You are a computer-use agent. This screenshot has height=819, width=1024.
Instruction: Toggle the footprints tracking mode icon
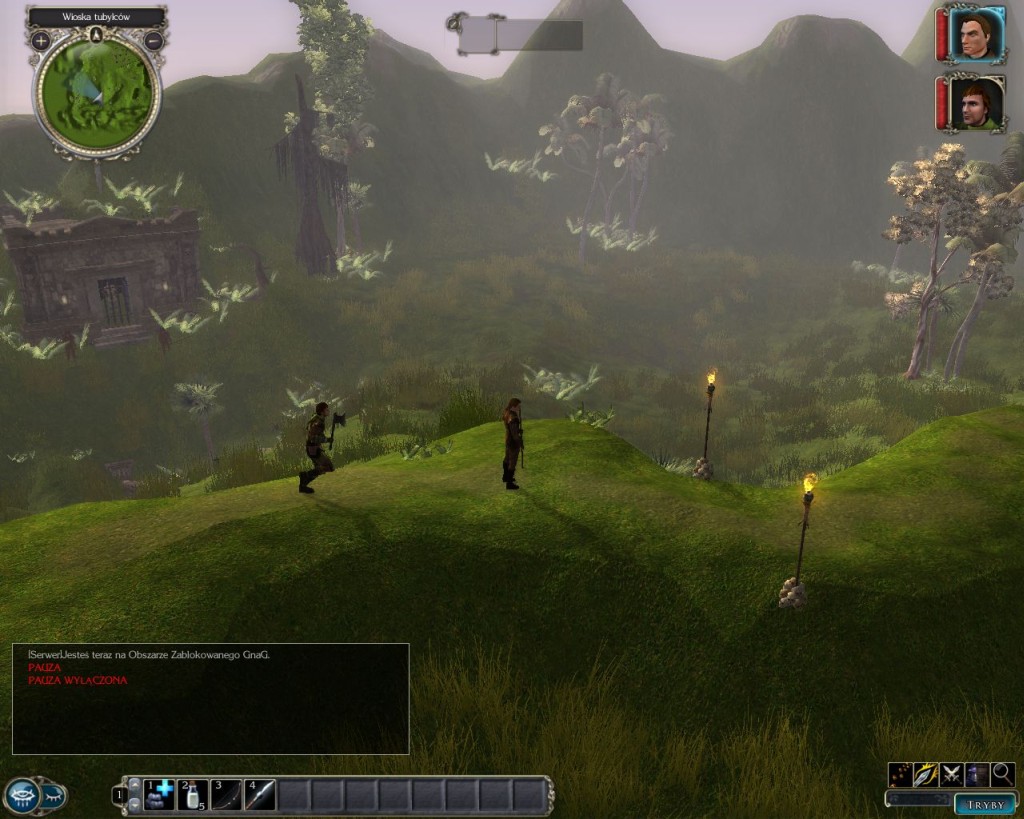pos(900,774)
